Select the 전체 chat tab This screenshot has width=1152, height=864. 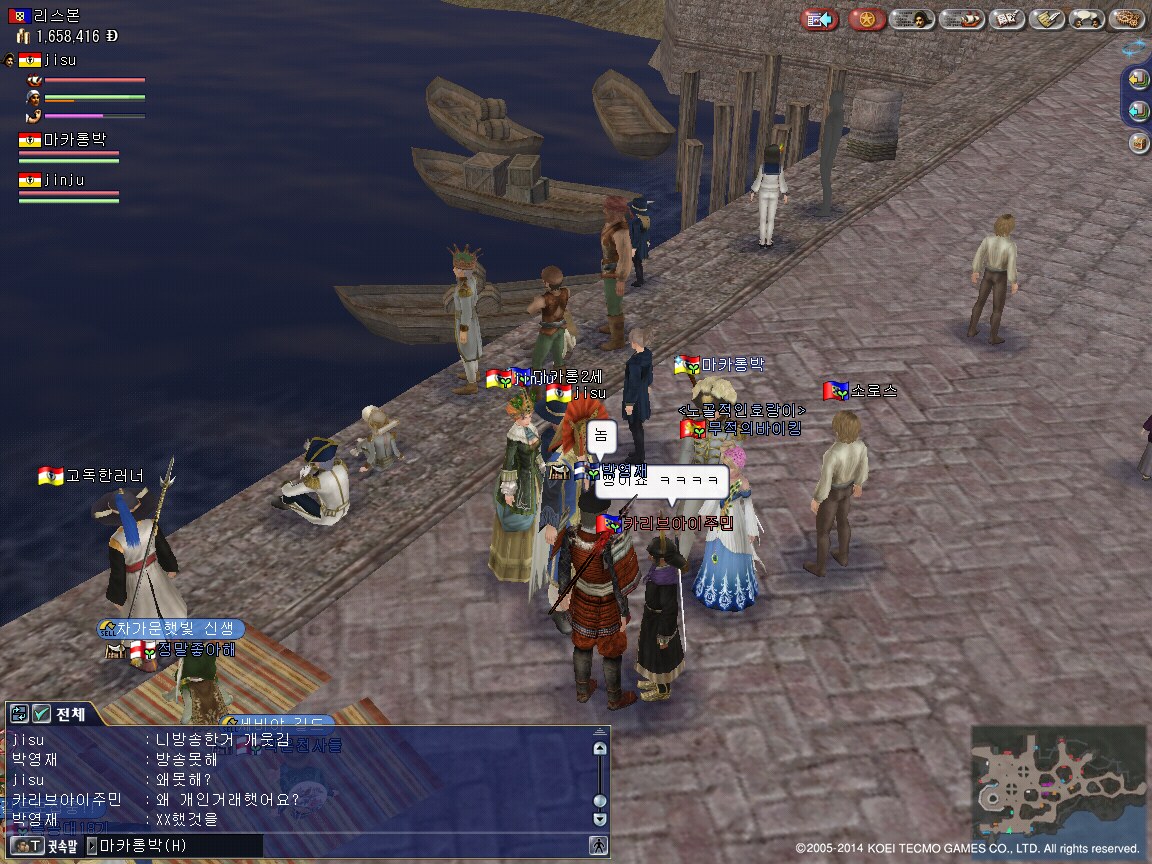(x=71, y=714)
